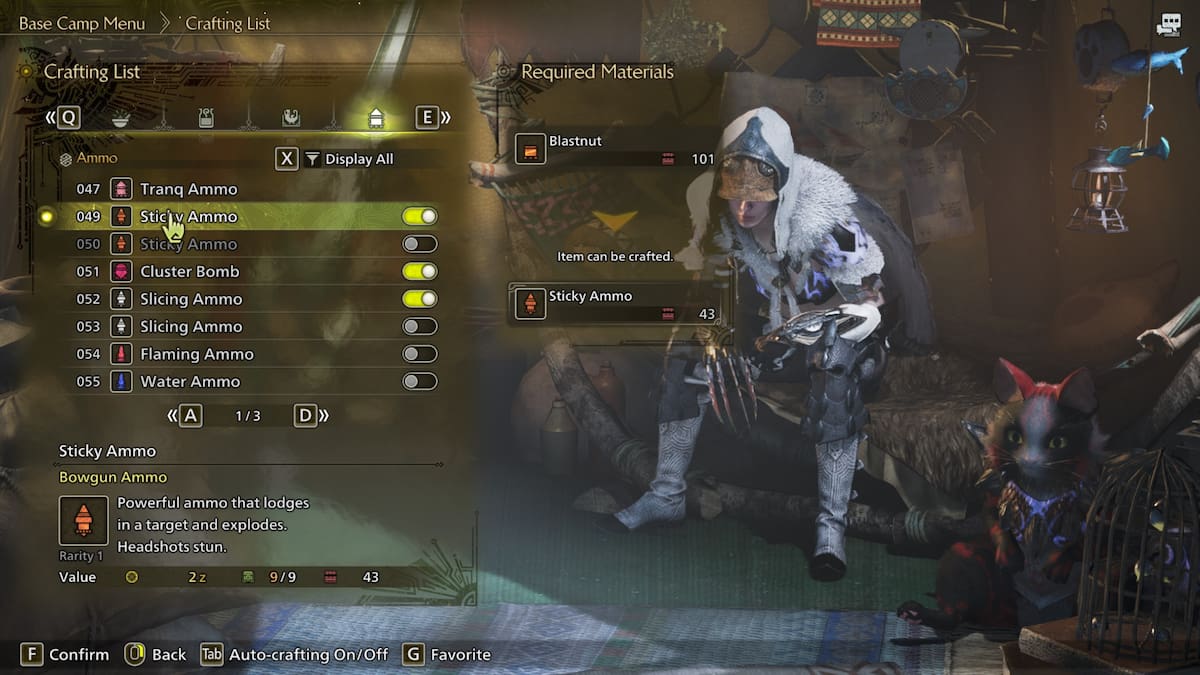Enable the Water Ammo auto-craft toggle
Image resolution: width=1200 pixels, height=675 pixels.
pos(419,381)
